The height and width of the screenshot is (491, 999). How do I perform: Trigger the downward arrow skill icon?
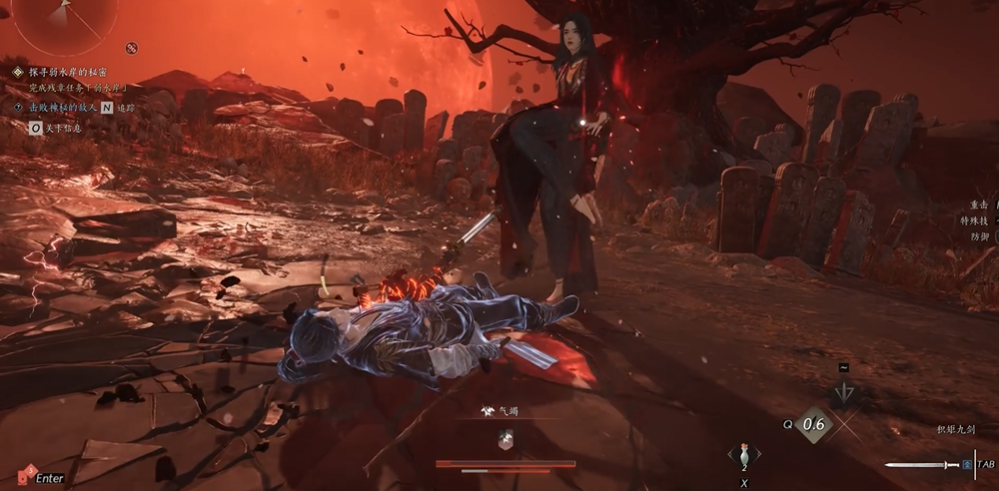[x=843, y=393]
